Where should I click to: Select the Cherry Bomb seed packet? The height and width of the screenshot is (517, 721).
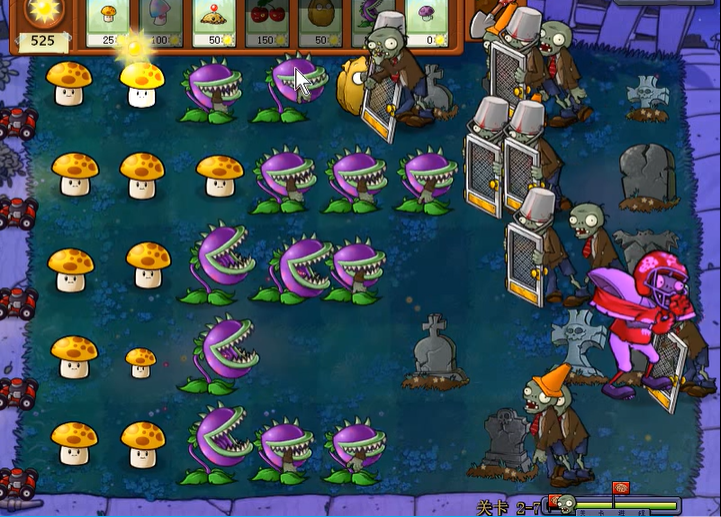coord(267,22)
